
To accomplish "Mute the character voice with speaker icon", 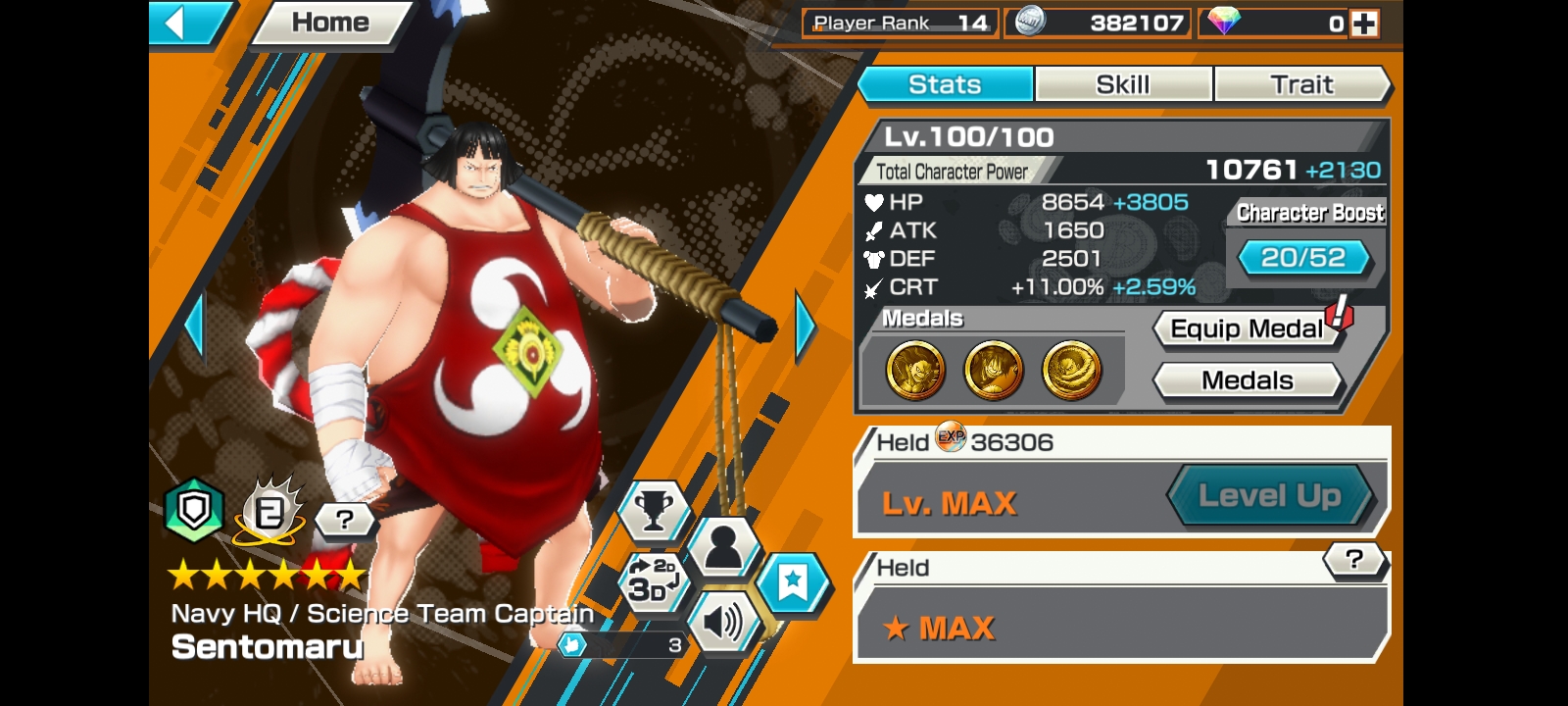I will click(722, 620).
